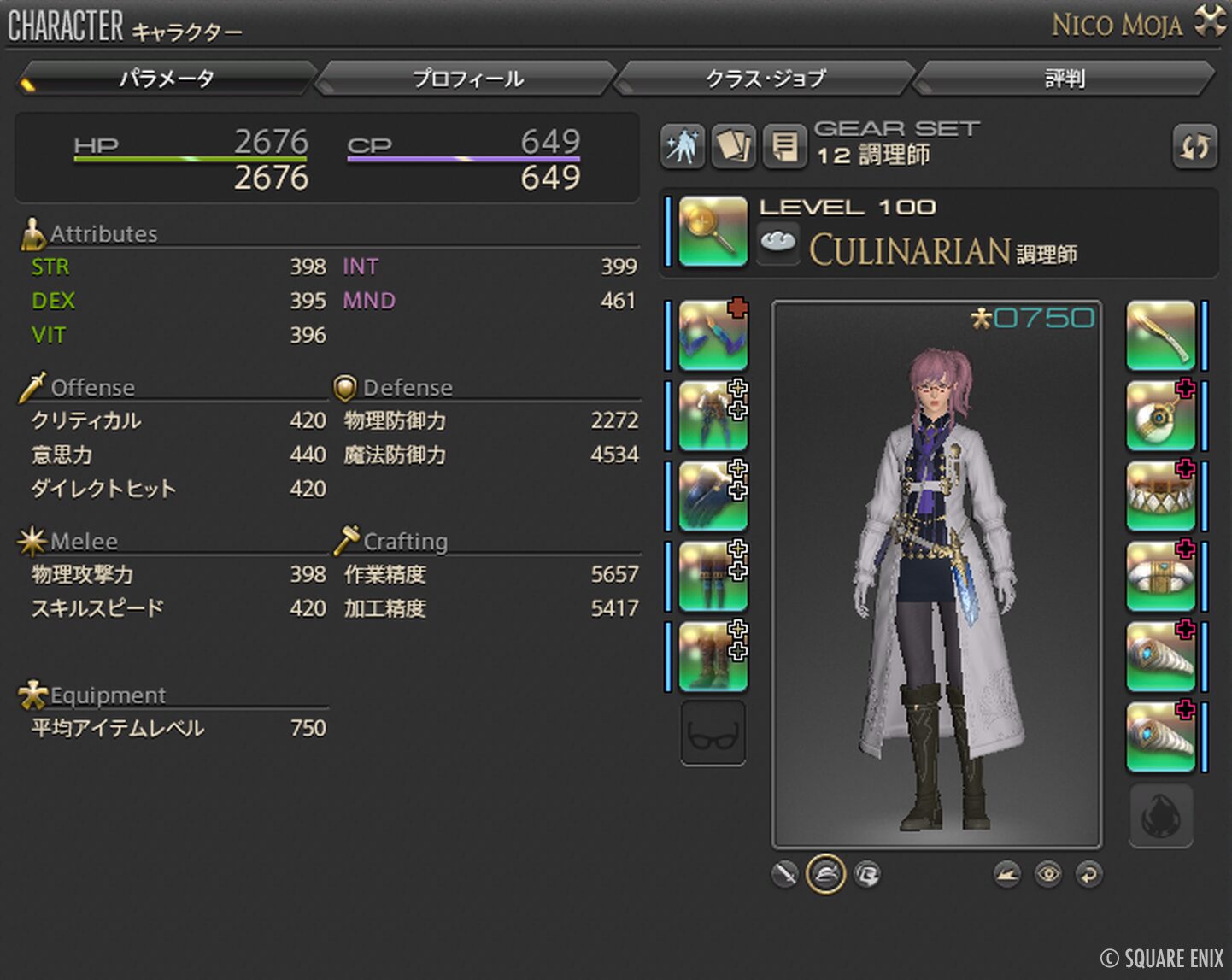Switch to the パラメータ tab

pos(167,79)
